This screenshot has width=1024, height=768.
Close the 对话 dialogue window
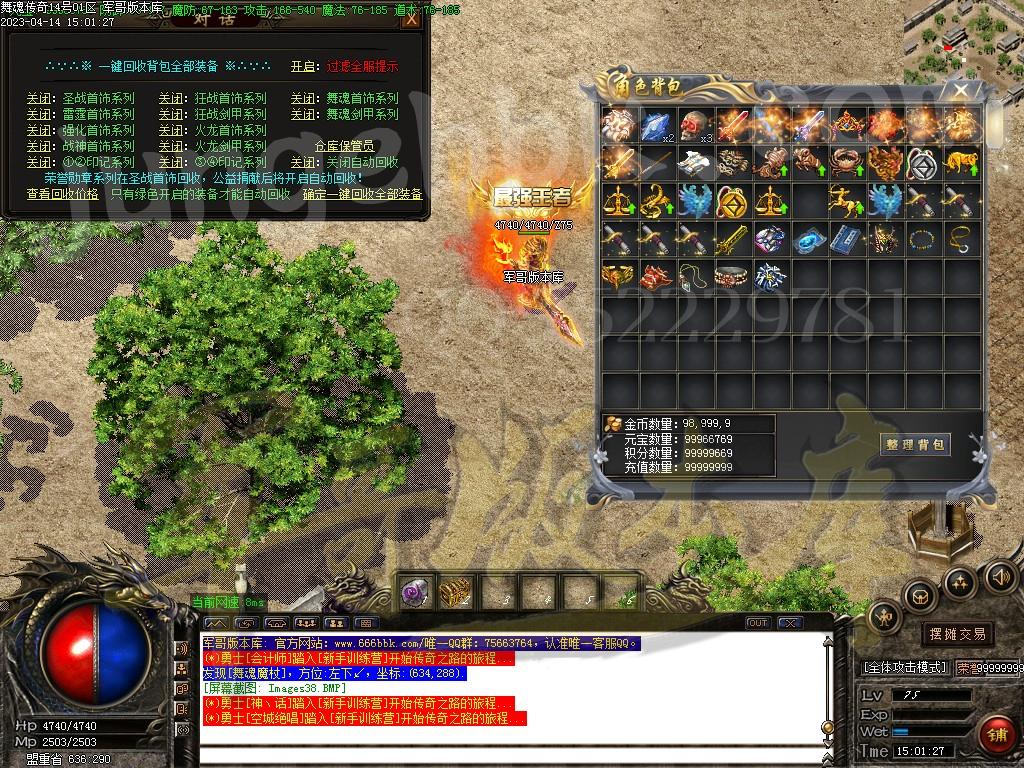[411, 19]
